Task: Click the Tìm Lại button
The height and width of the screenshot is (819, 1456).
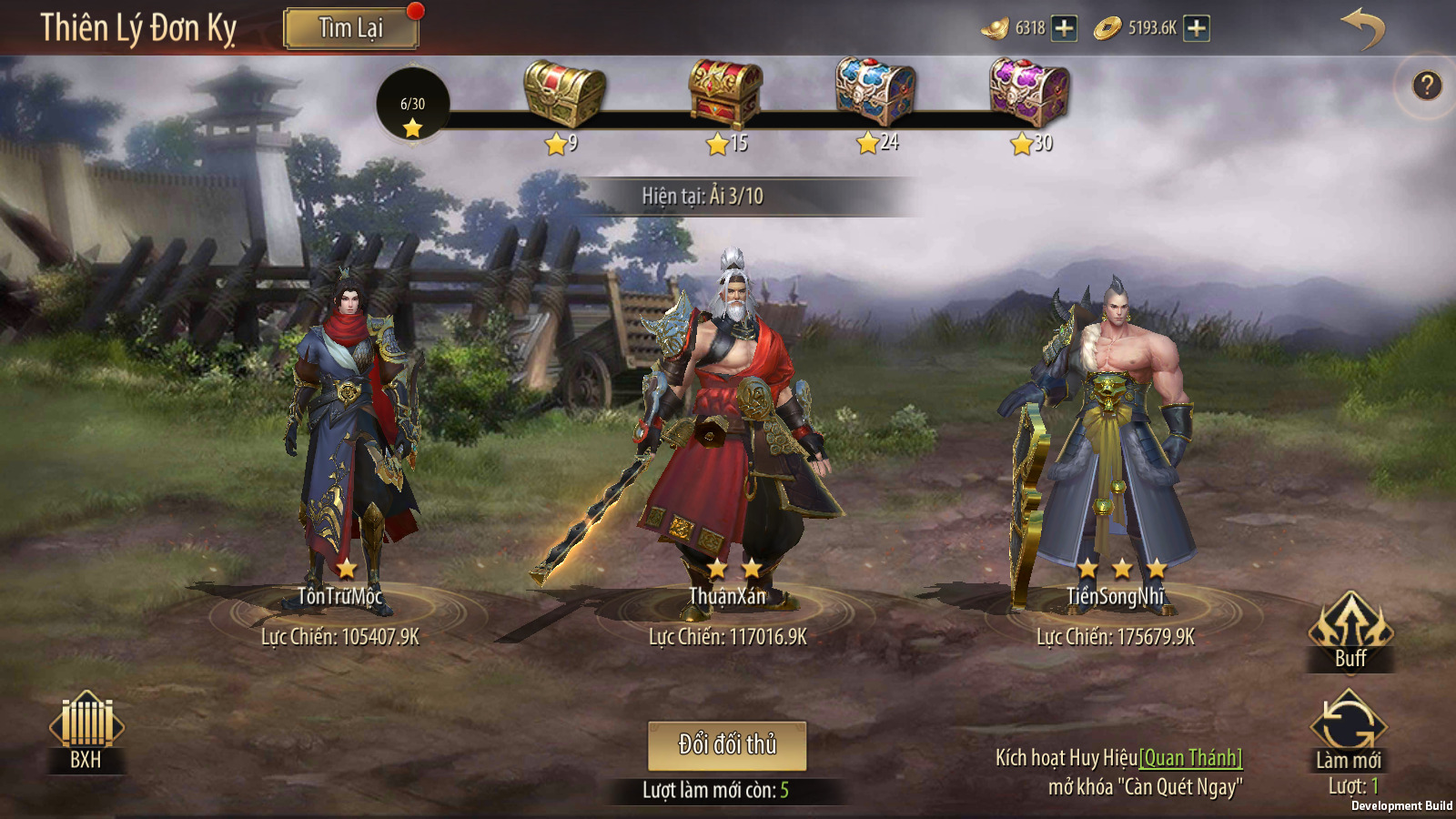Action: pos(351,29)
